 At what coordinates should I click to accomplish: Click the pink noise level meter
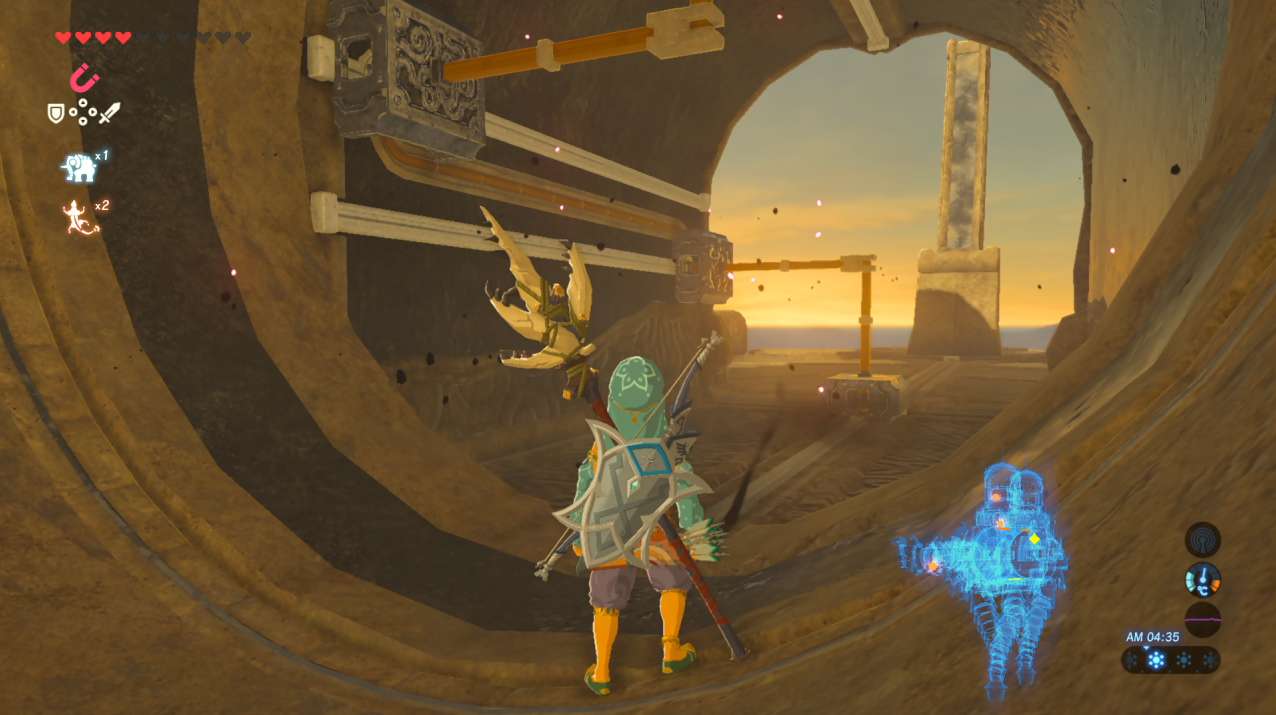[1202, 620]
